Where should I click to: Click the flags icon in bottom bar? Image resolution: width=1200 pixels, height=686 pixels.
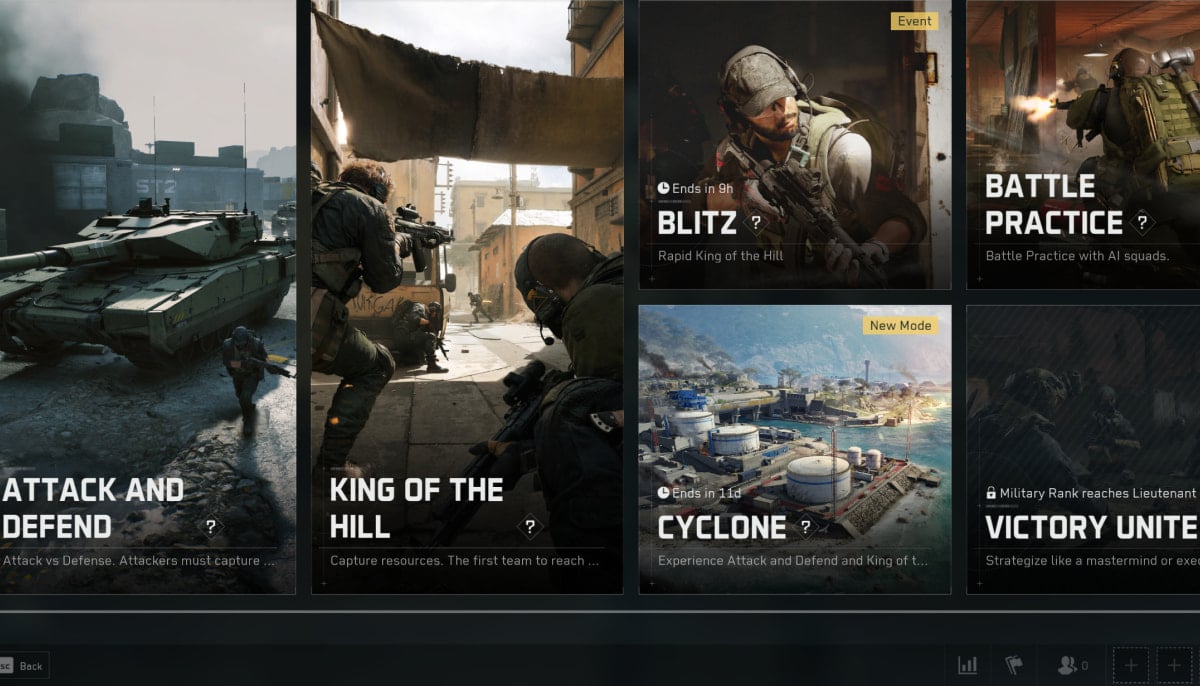click(x=1013, y=665)
